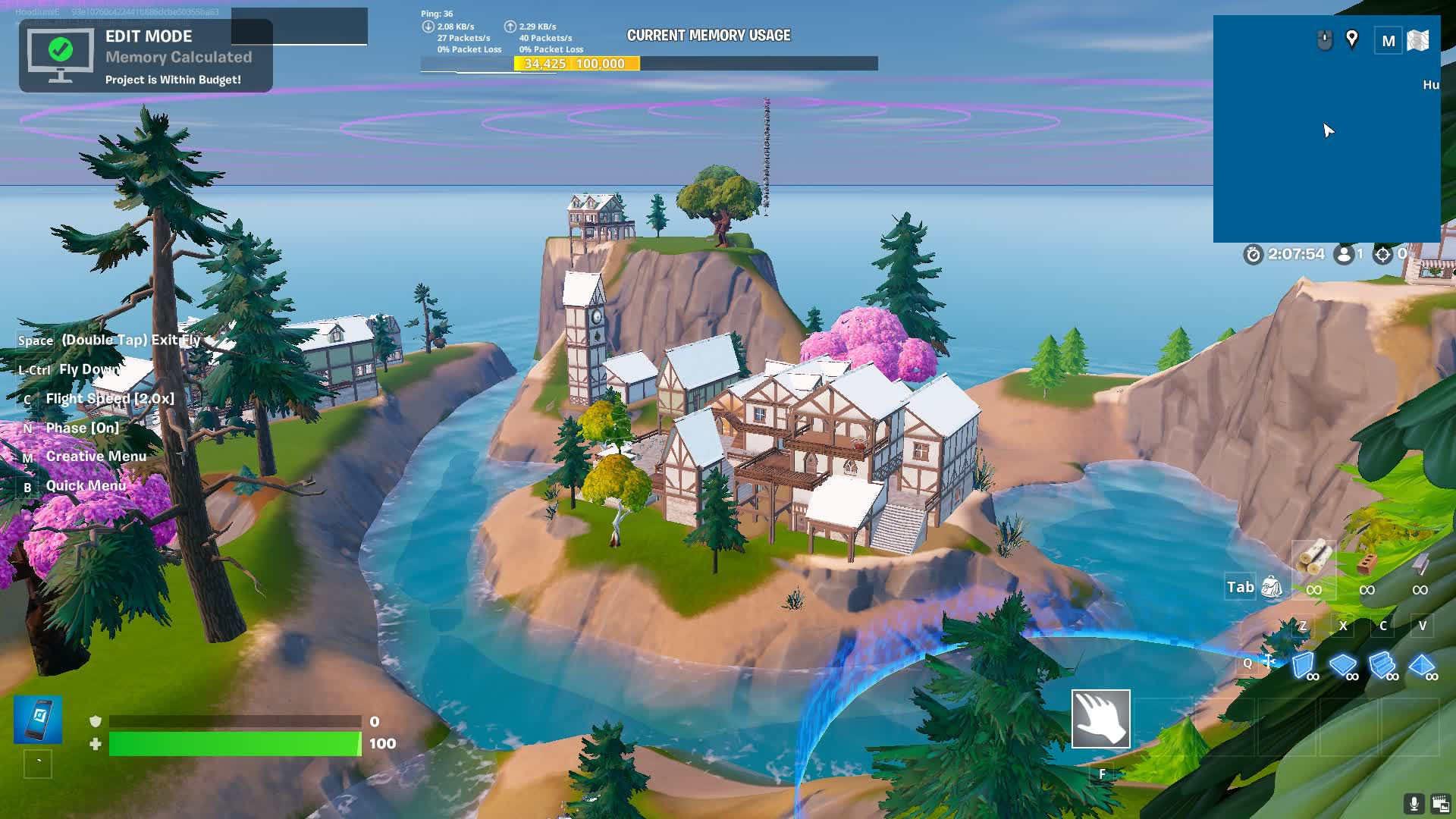Select the metal building material
1456x819 pixels.
click(1420, 563)
